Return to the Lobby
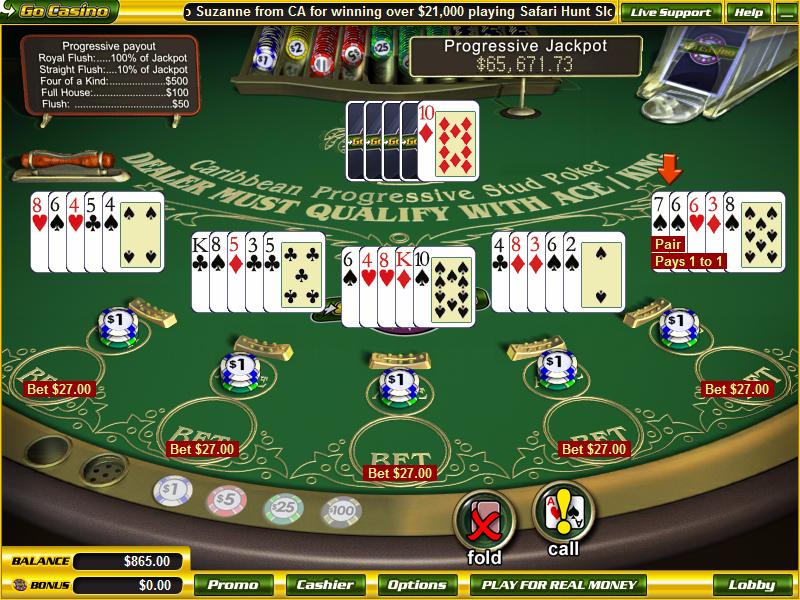Screen dimensions: 800x600 pos(751,585)
